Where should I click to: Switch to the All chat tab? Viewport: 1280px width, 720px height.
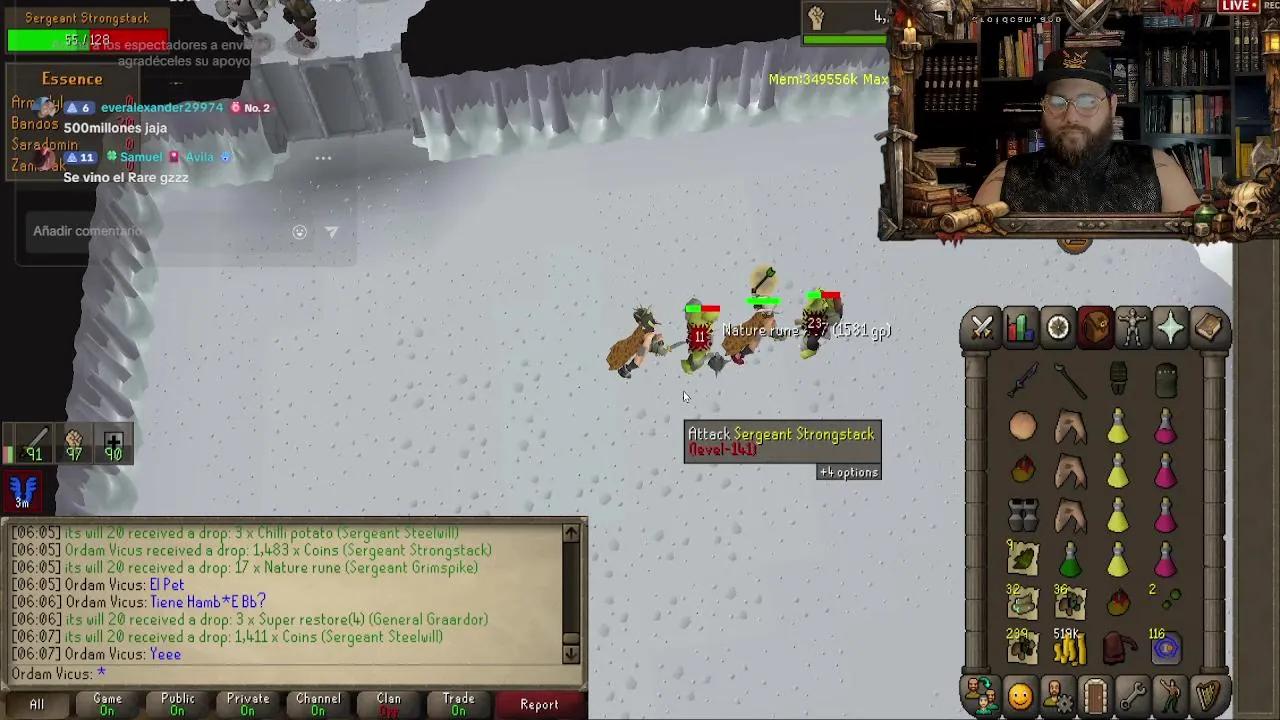(x=36, y=704)
